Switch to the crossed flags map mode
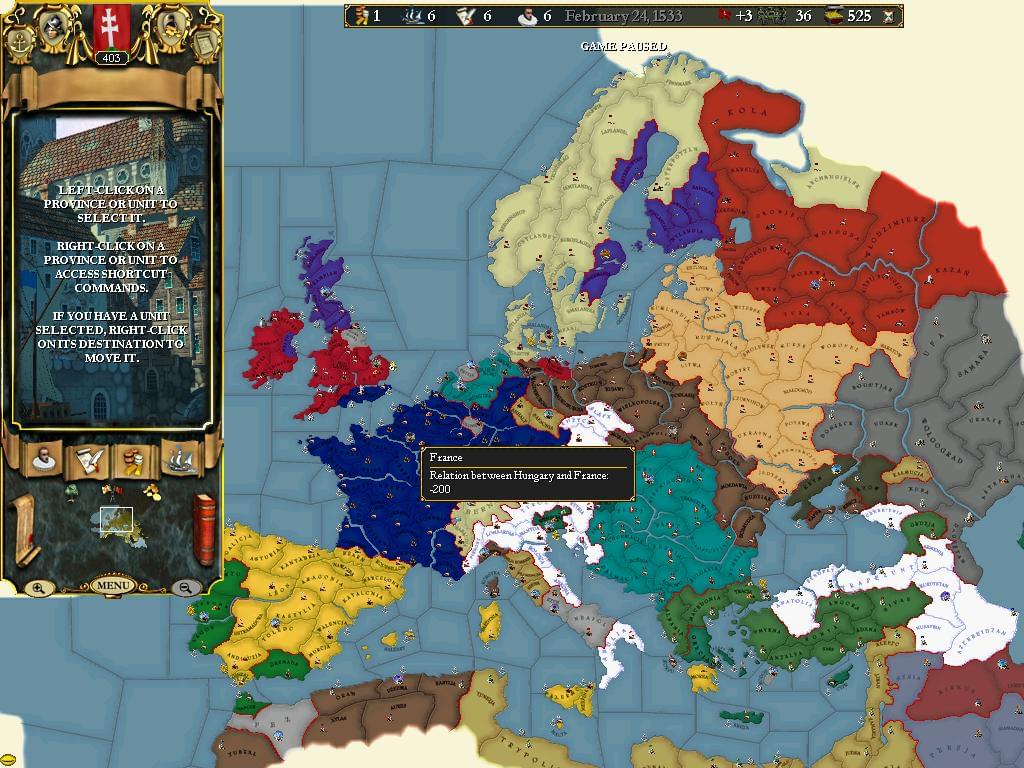 tap(111, 491)
